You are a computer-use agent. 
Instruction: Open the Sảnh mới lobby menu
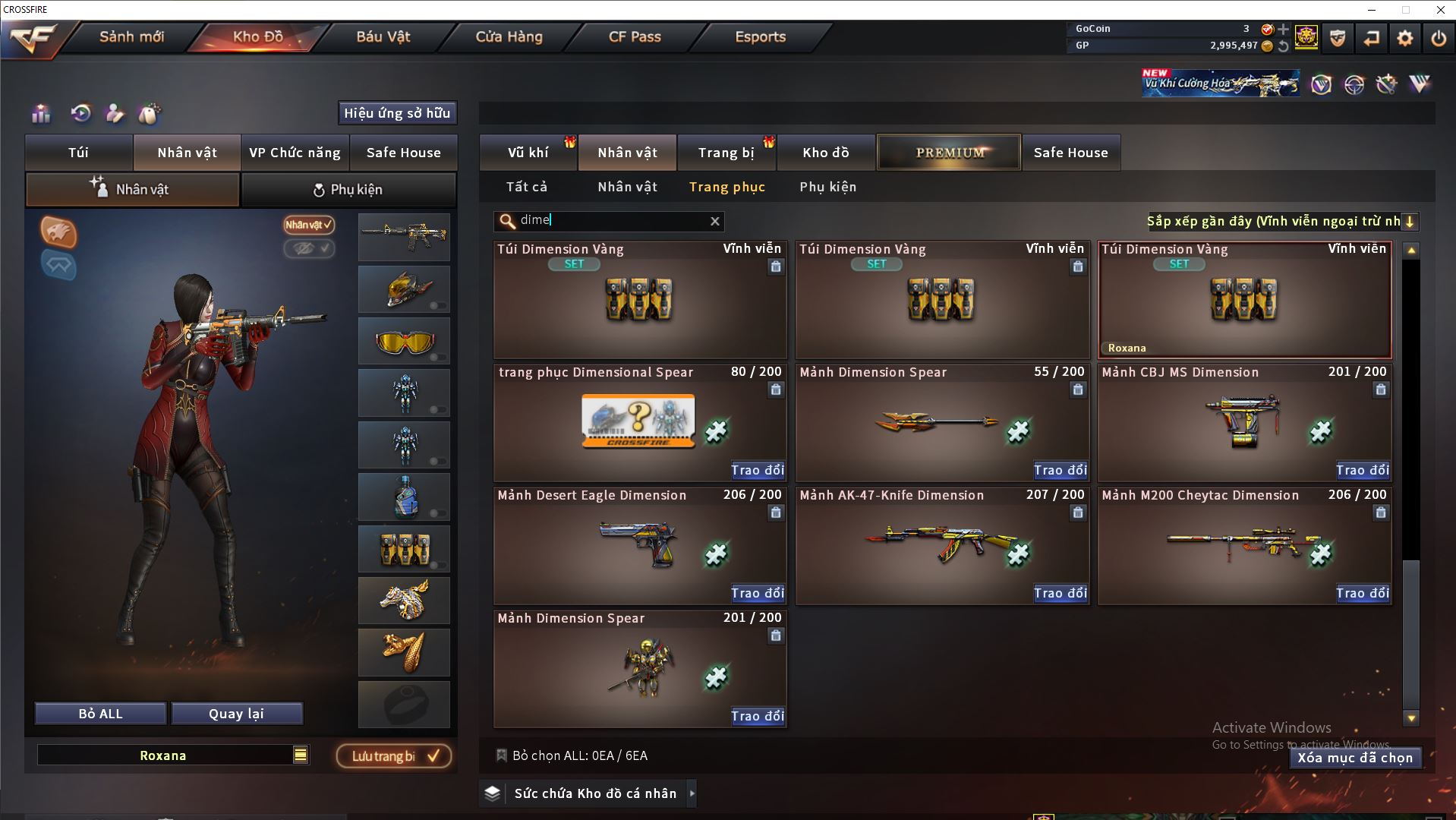131,36
